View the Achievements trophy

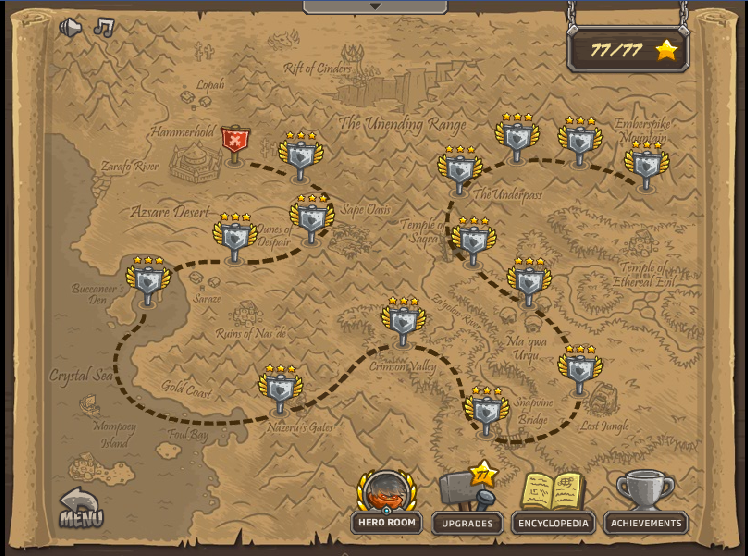[x=646, y=500]
